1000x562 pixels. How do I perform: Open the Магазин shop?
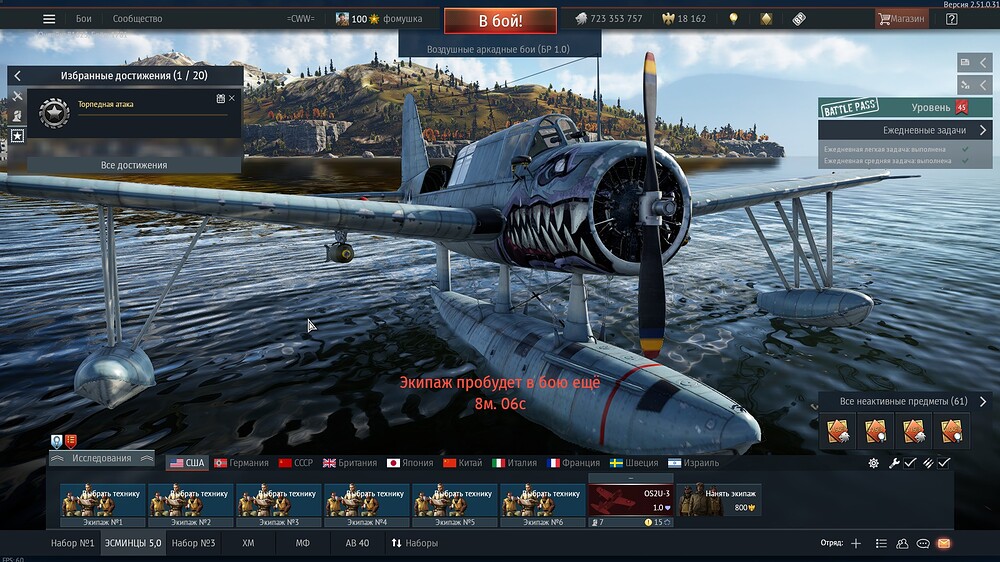901,19
